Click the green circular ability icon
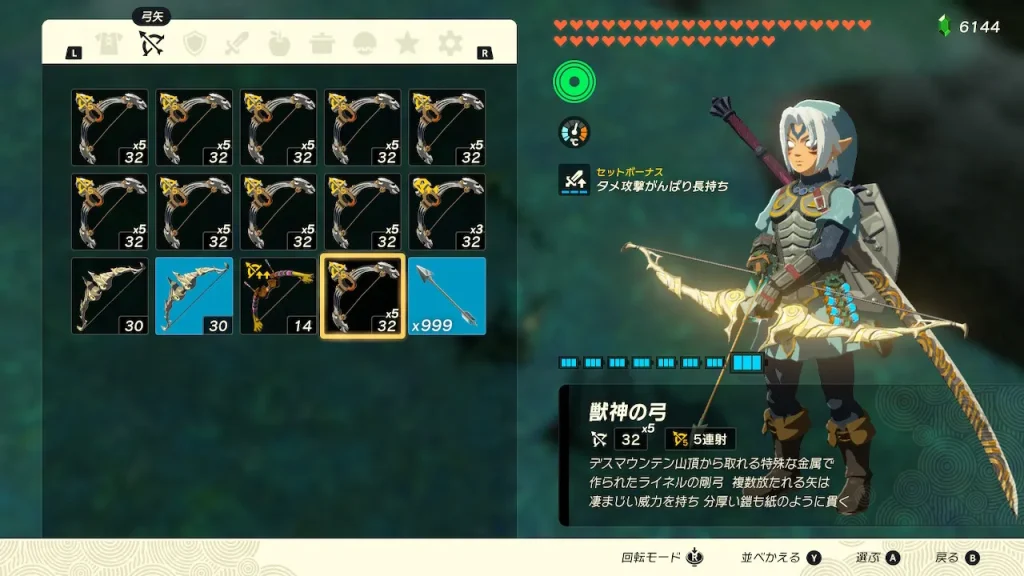This screenshot has width=1024, height=576. [x=575, y=82]
